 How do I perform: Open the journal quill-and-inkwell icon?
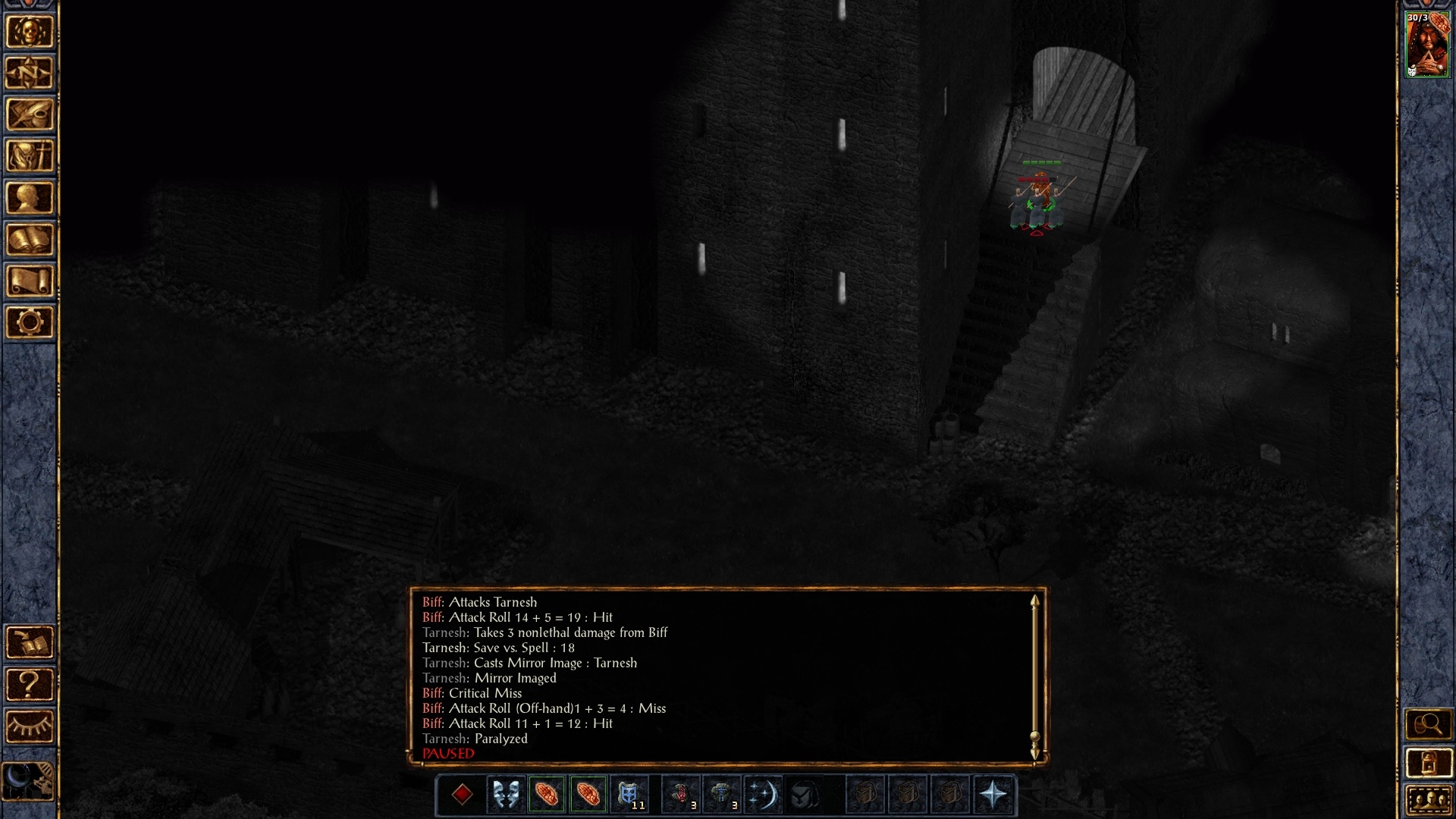(x=30, y=115)
